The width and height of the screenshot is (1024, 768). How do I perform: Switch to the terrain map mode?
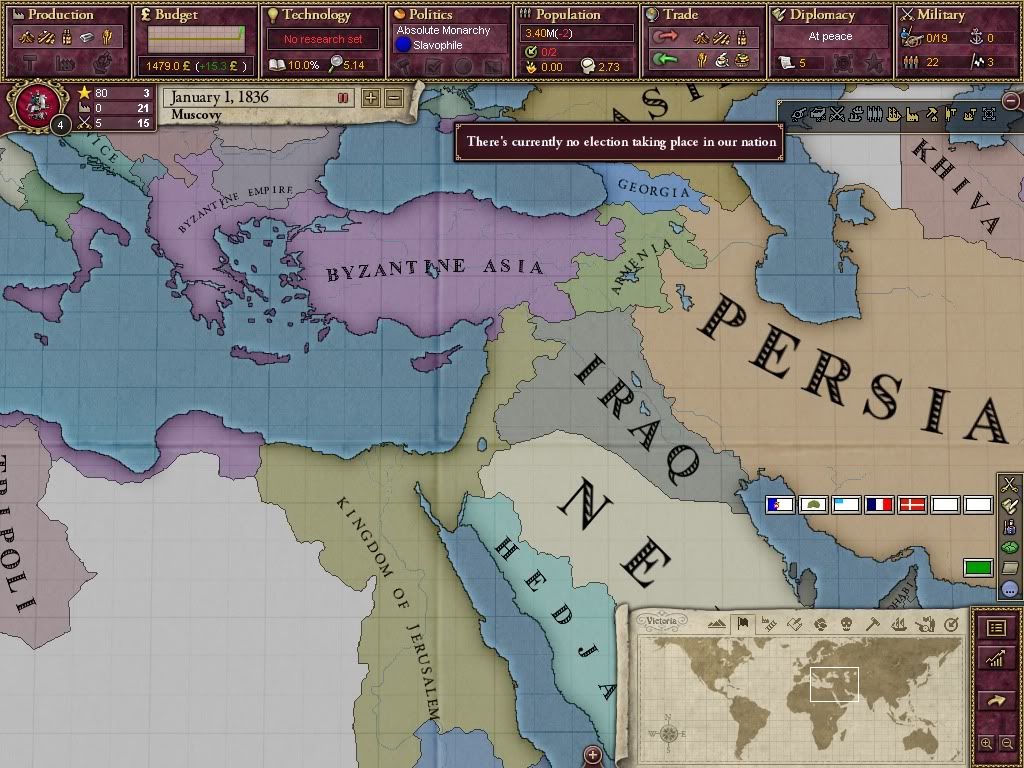pos(717,624)
